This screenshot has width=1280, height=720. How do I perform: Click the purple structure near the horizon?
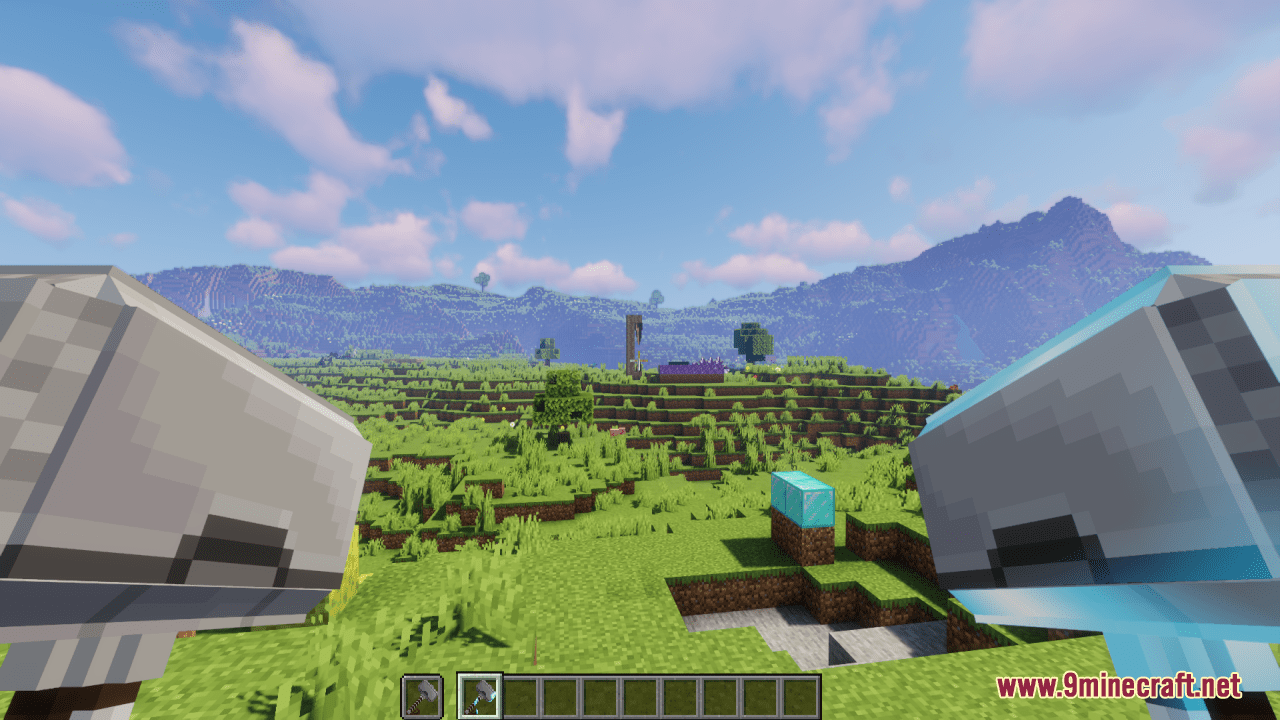tap(690, 370)
